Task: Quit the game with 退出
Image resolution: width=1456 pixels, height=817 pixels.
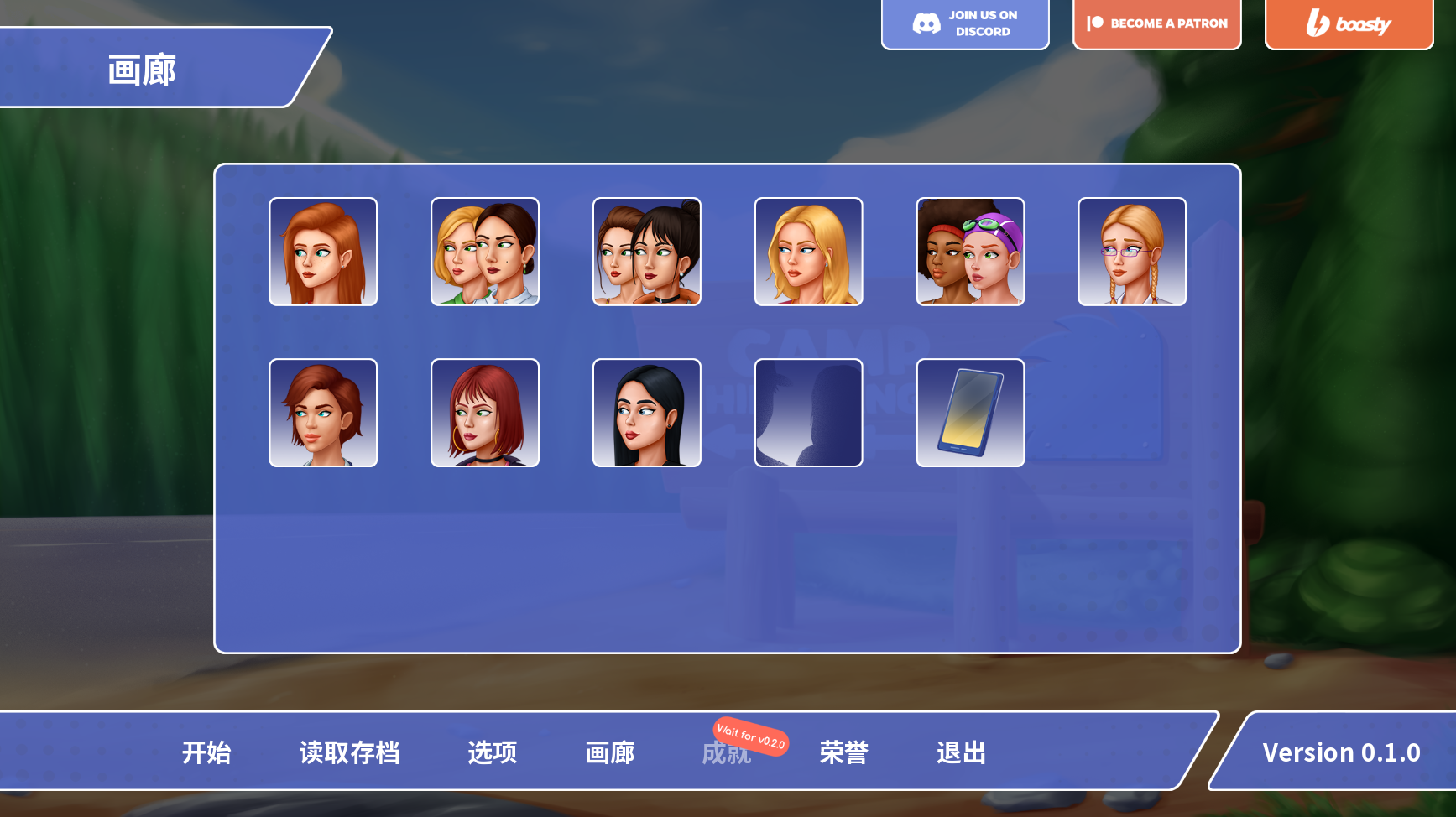Action: click(x=961, y=752)
